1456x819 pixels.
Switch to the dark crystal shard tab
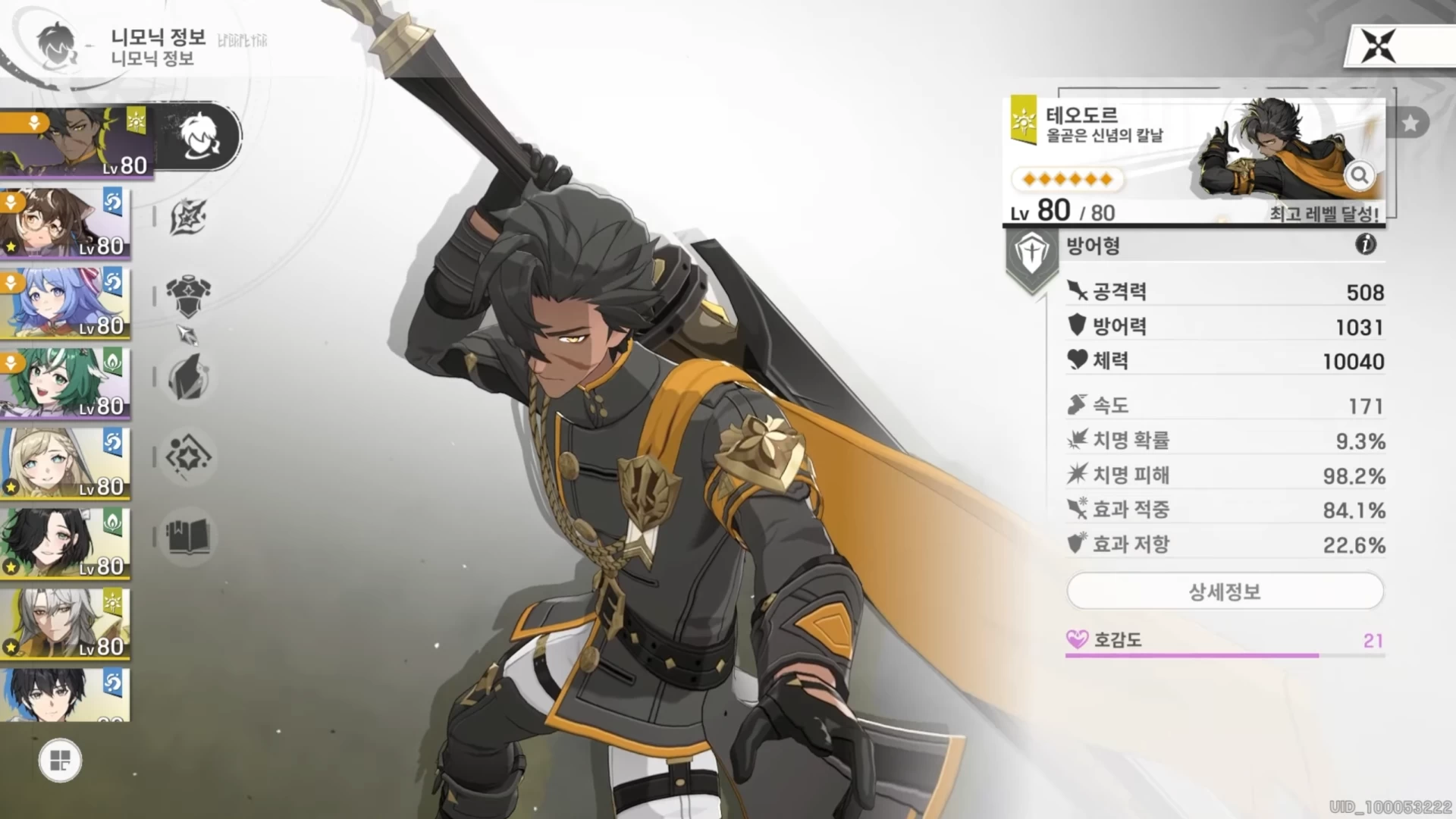[x=188, y=377]
